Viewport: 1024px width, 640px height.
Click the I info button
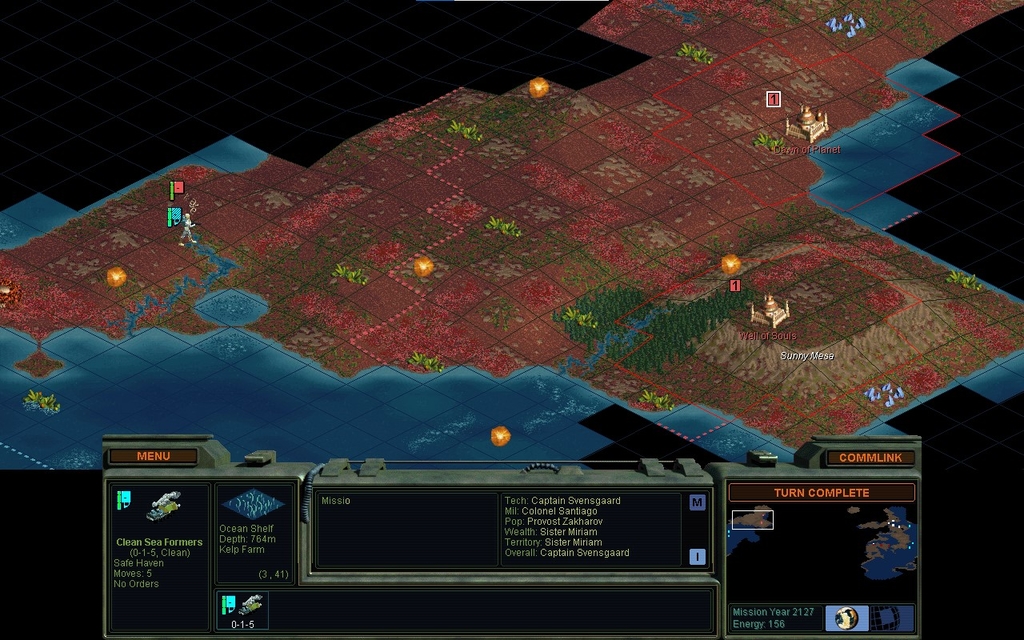[697, 557]
